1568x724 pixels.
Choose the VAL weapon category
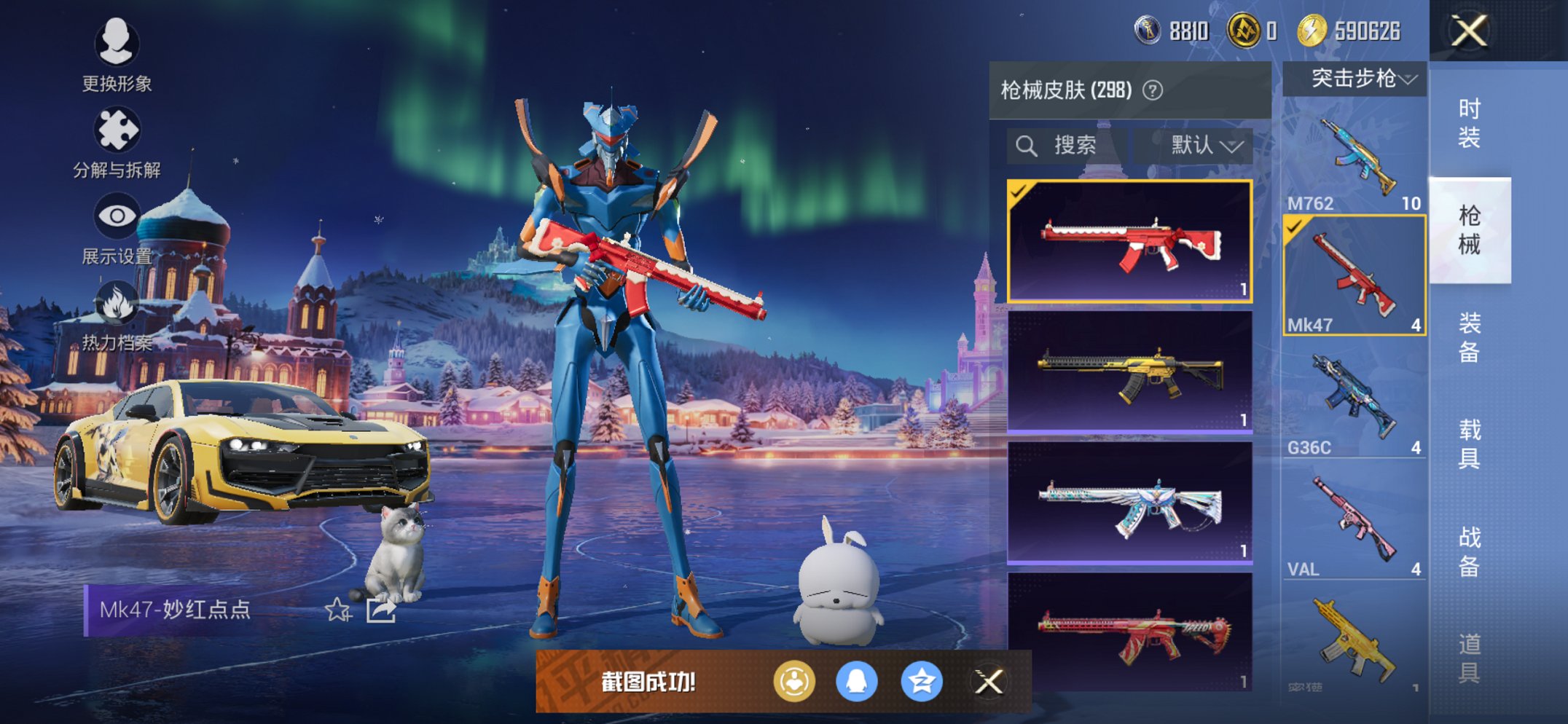coord(1354,523)
